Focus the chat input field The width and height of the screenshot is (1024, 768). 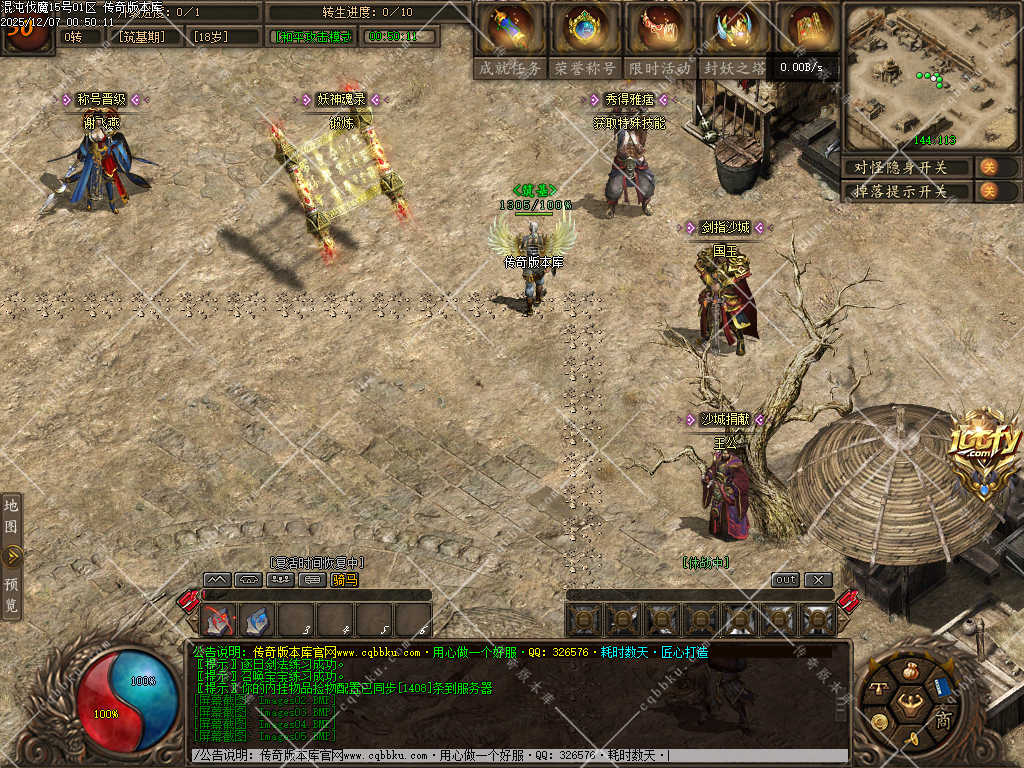(x=520, y=756)
